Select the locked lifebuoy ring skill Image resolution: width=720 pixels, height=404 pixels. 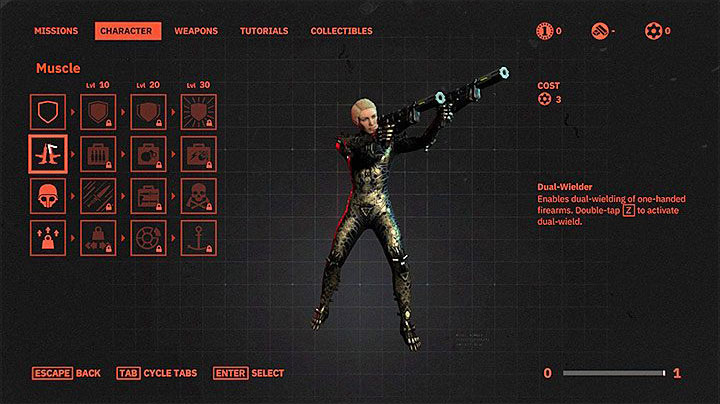[149, 239]
